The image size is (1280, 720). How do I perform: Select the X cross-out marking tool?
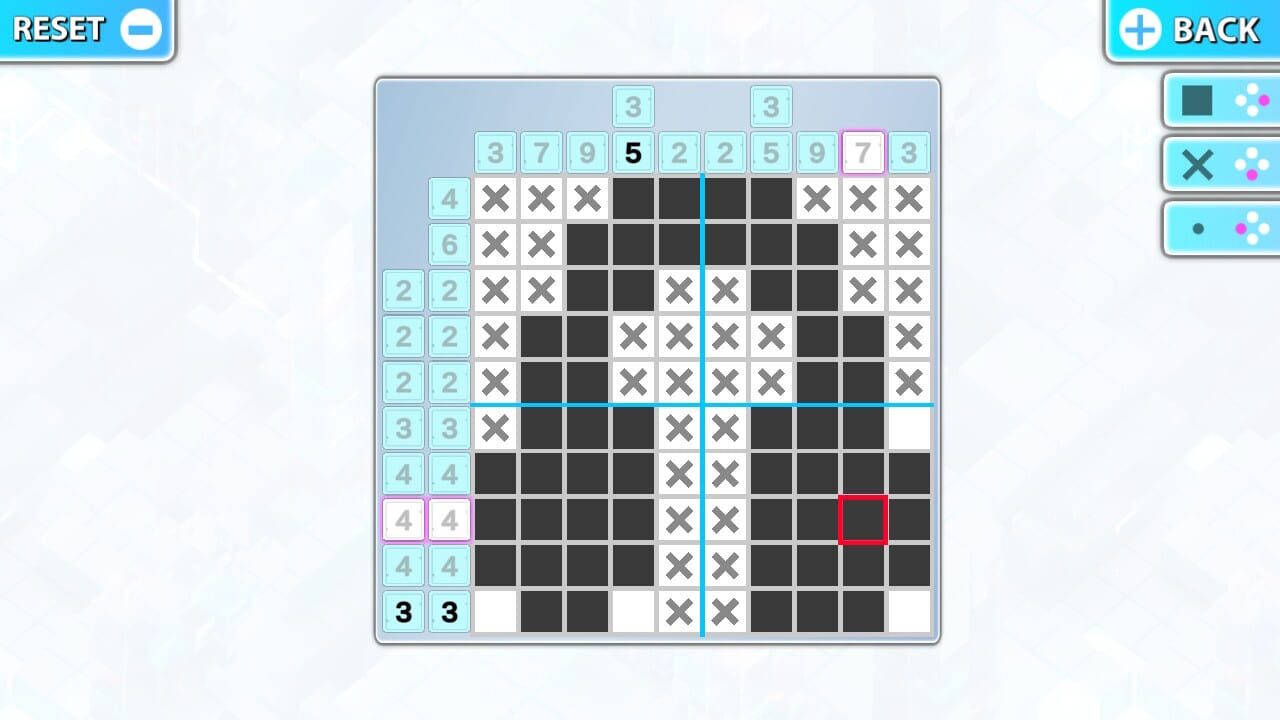(1196, 164)
